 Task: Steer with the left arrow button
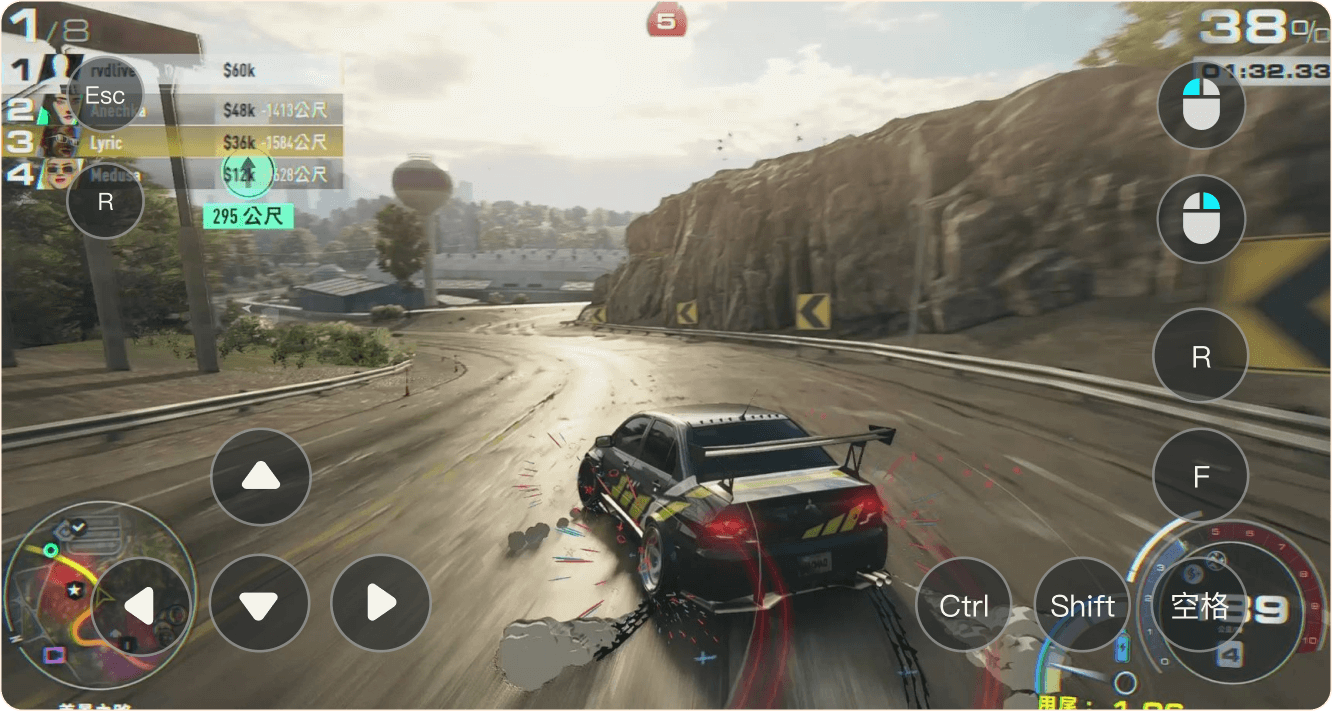(x=141, y=605)
